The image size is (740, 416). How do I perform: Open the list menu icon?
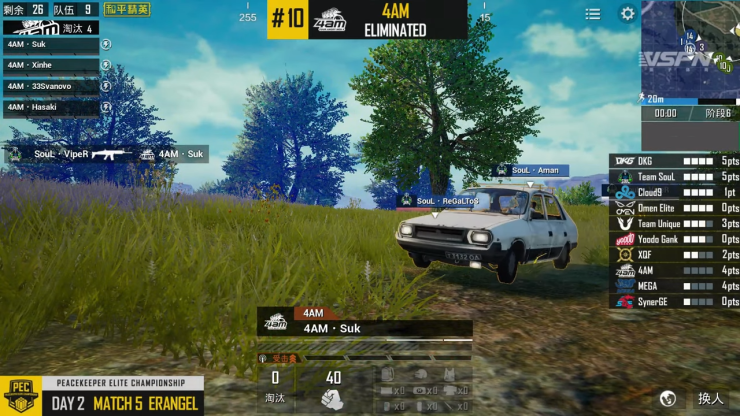(593, 14)
